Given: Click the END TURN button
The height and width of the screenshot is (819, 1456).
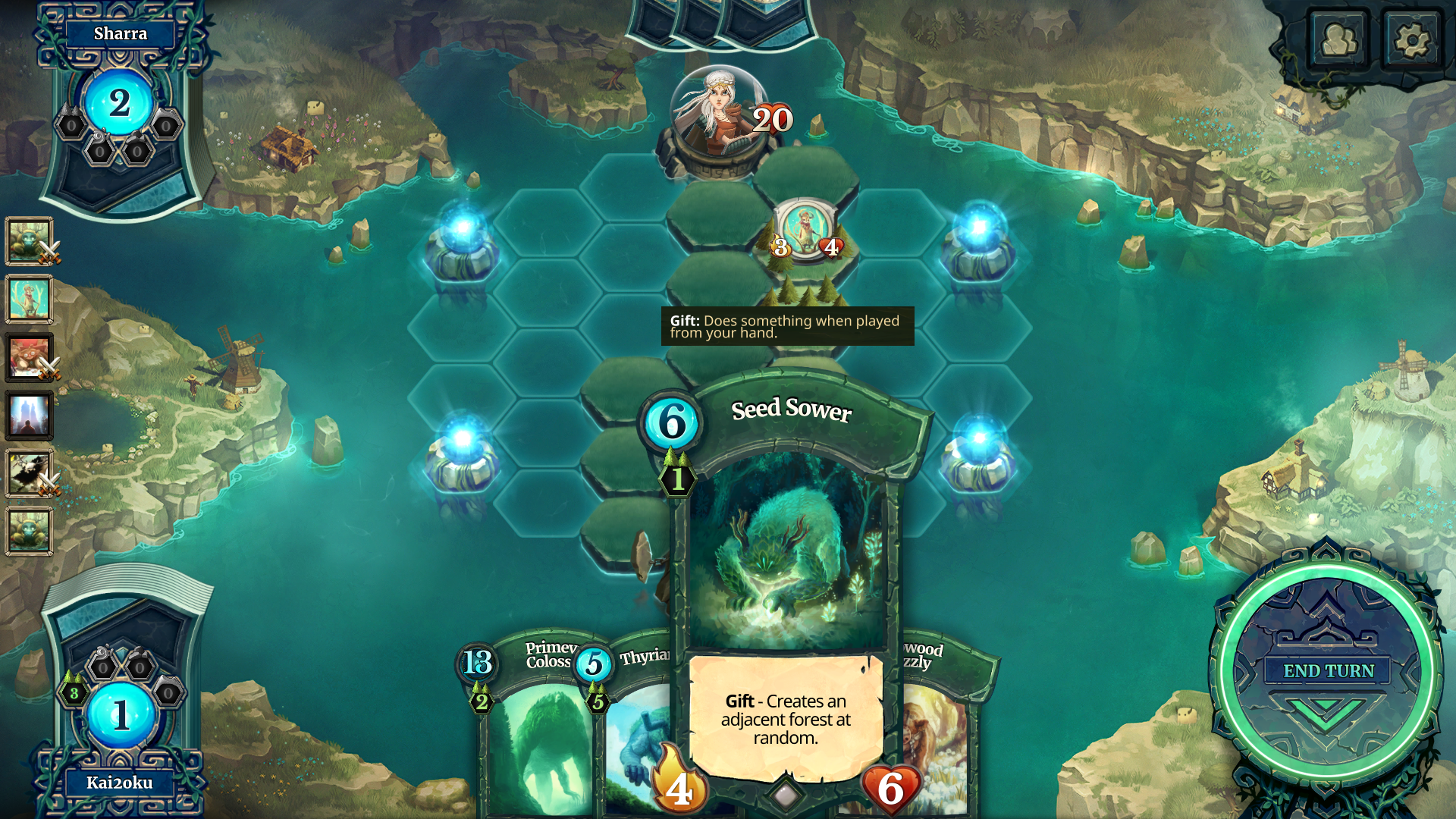Looking at the screenshot, I should pos(1328,671).
